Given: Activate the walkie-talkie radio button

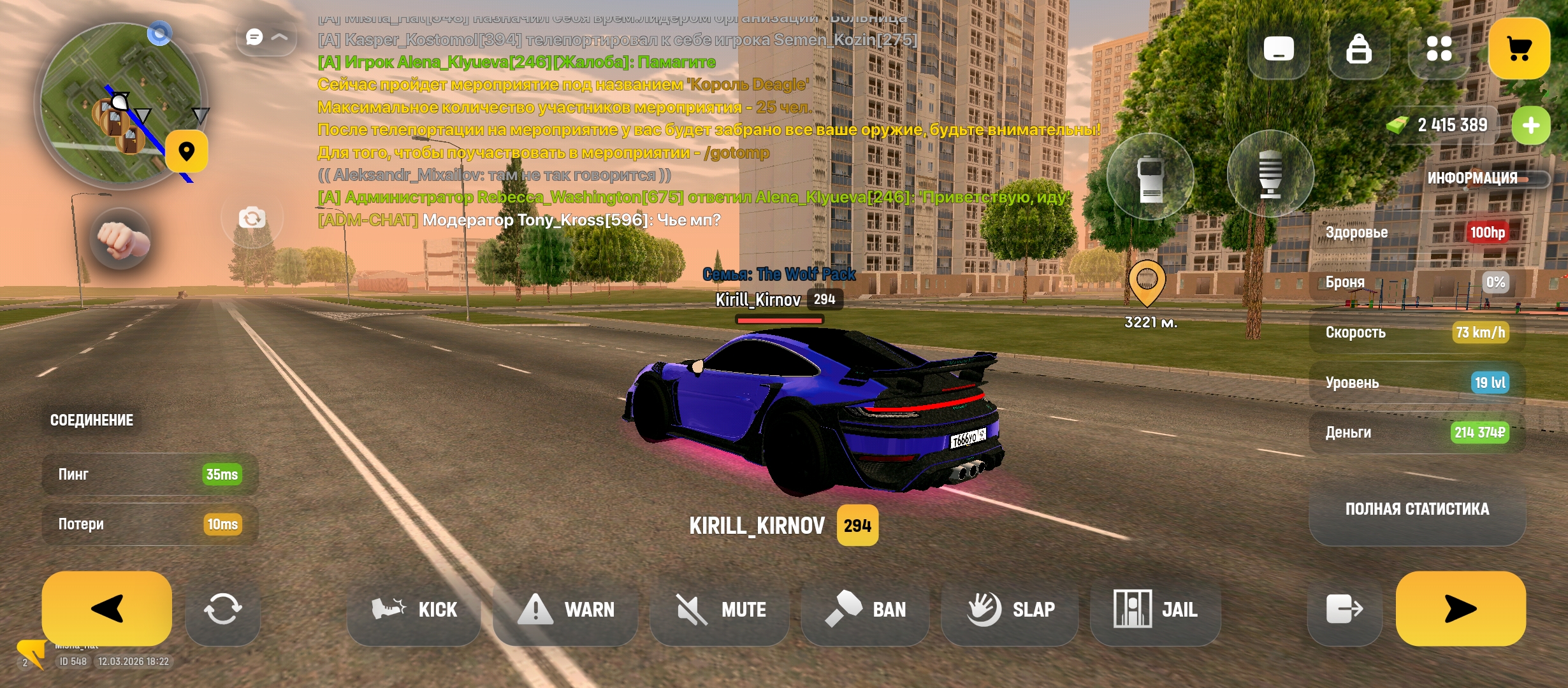Looking at the screenshot, I should tap(1150, 176).
